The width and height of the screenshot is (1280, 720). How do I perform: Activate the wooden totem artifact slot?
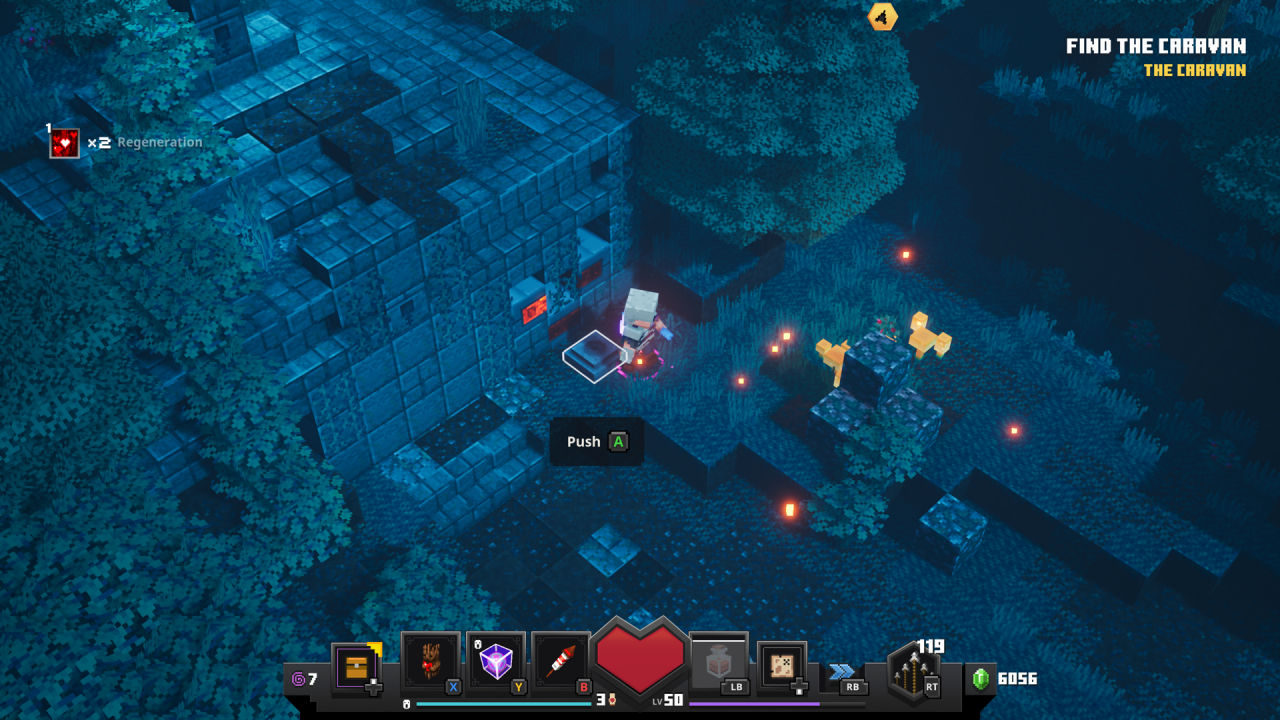tap(431, 661)
